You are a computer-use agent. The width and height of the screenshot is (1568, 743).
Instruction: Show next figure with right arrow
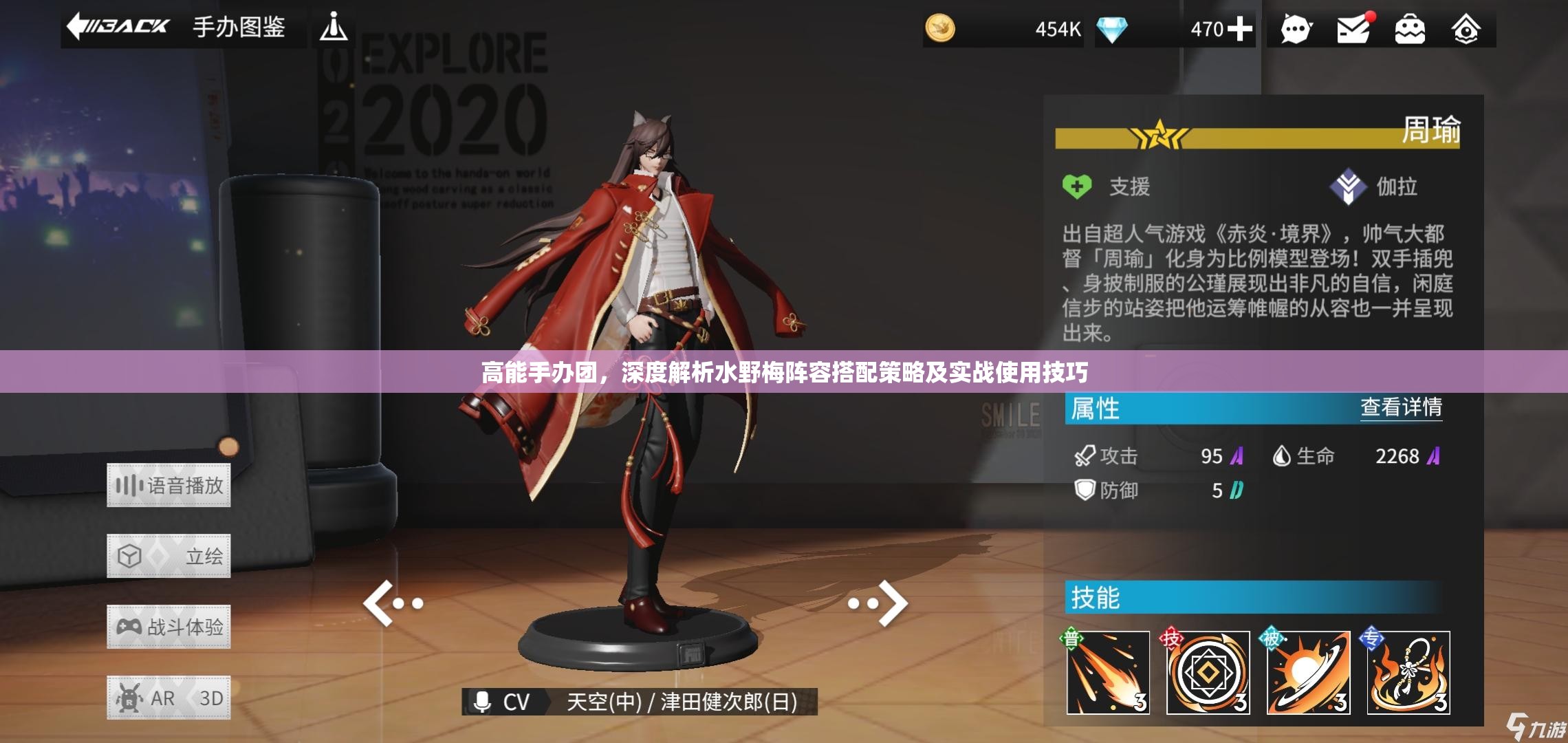879,603
